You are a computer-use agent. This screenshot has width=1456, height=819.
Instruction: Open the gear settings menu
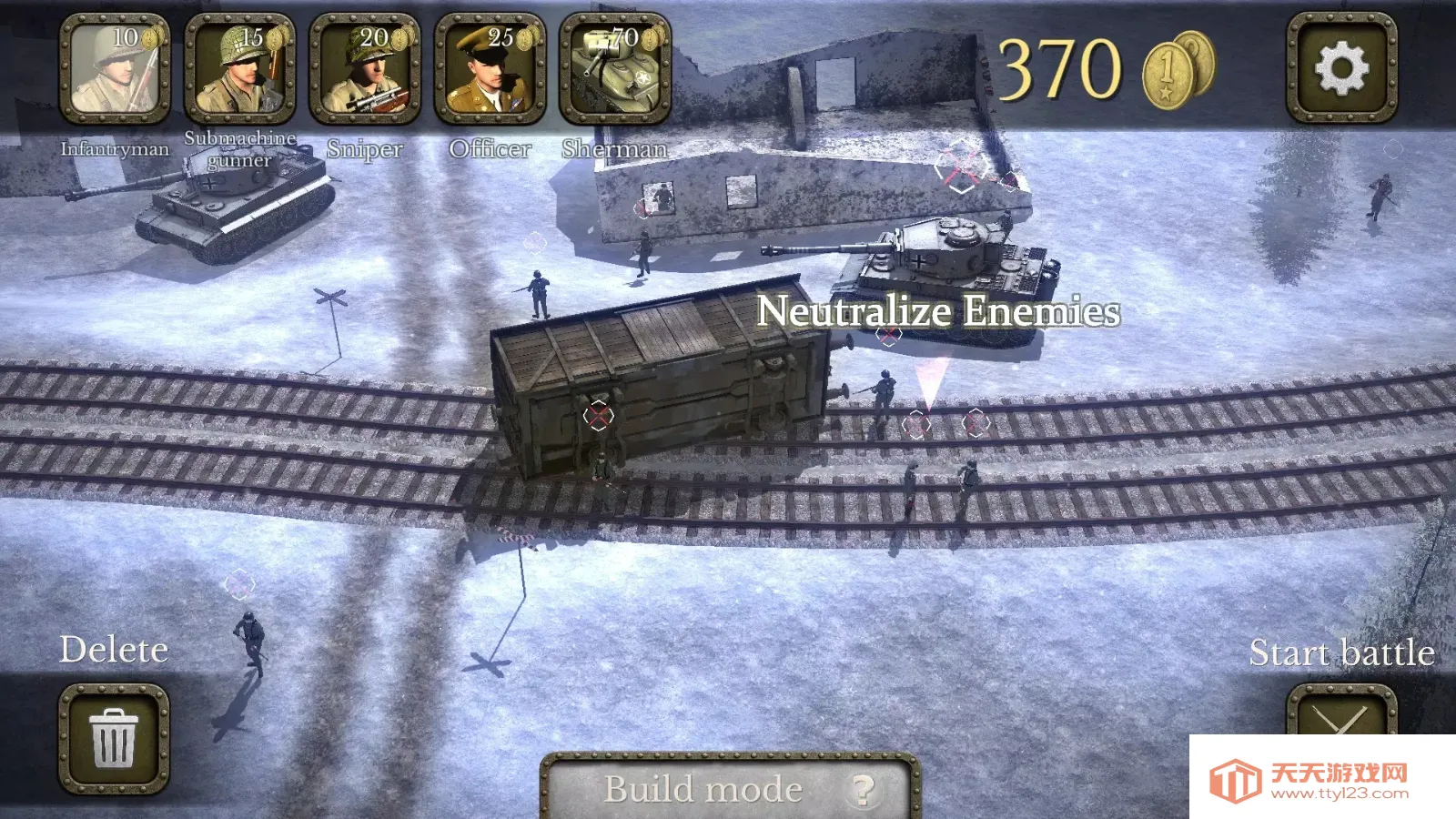click(1341, 68)
